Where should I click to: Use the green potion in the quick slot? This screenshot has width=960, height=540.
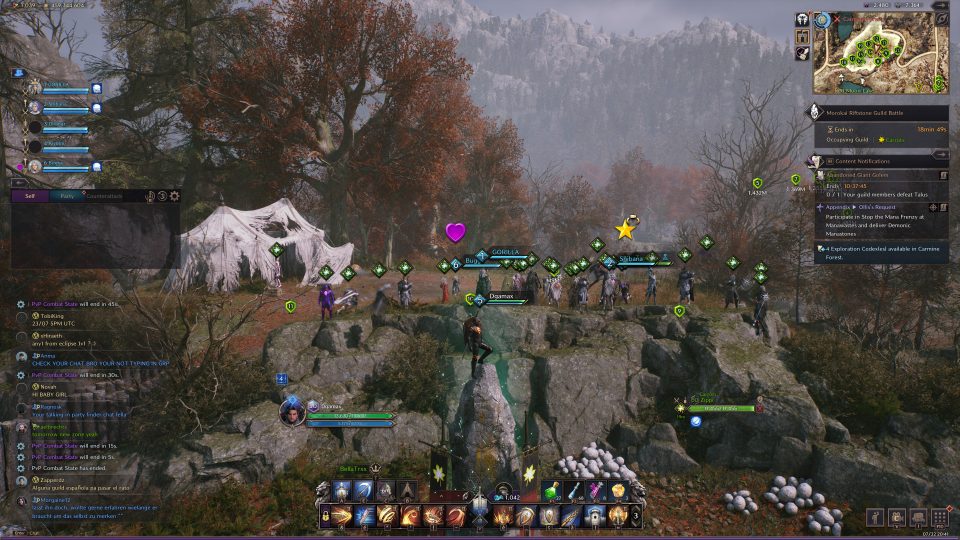(x=554, y=491)
